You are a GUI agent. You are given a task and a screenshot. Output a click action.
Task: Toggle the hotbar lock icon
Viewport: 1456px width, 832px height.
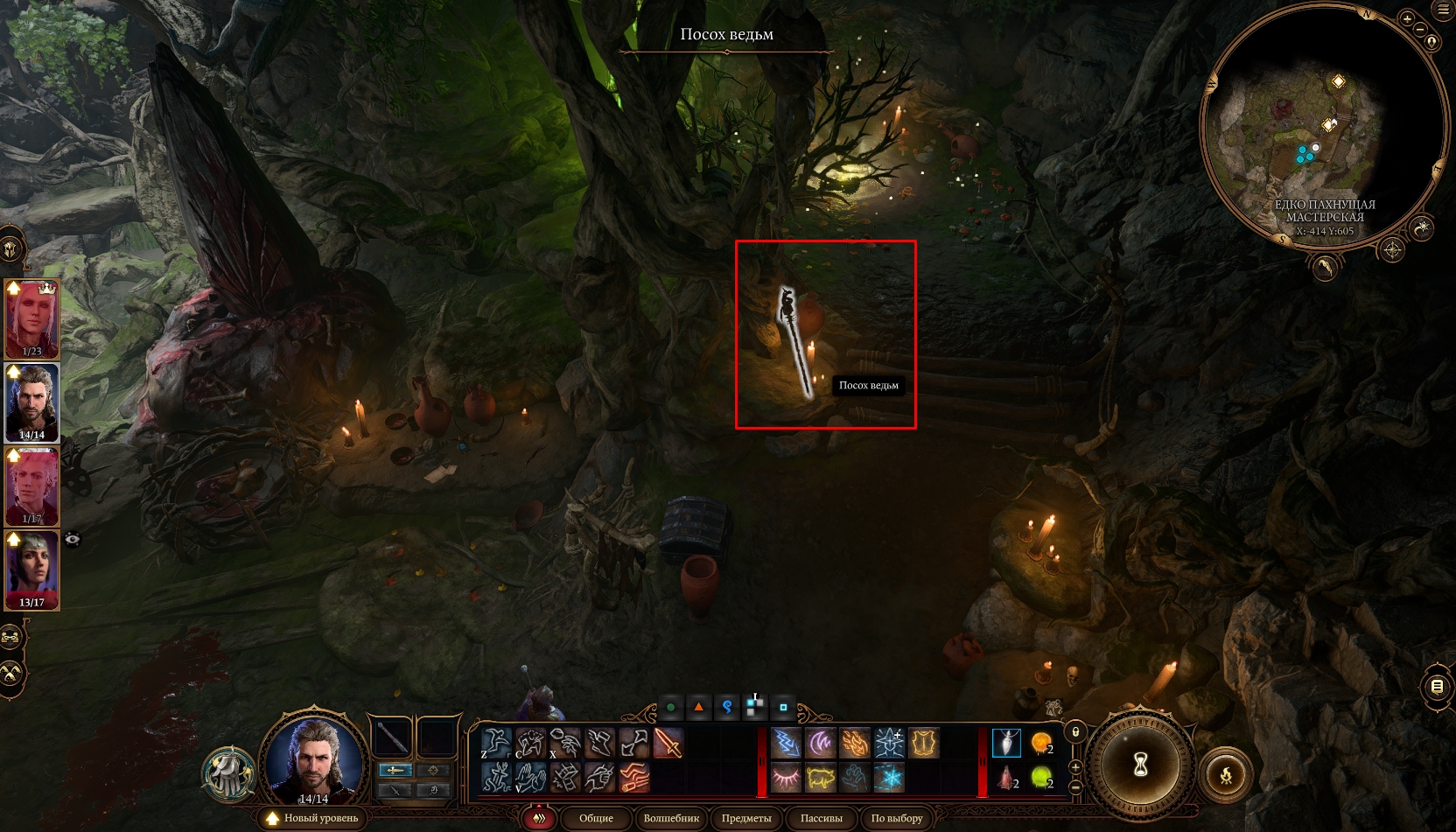click(x=1076, y=731)
